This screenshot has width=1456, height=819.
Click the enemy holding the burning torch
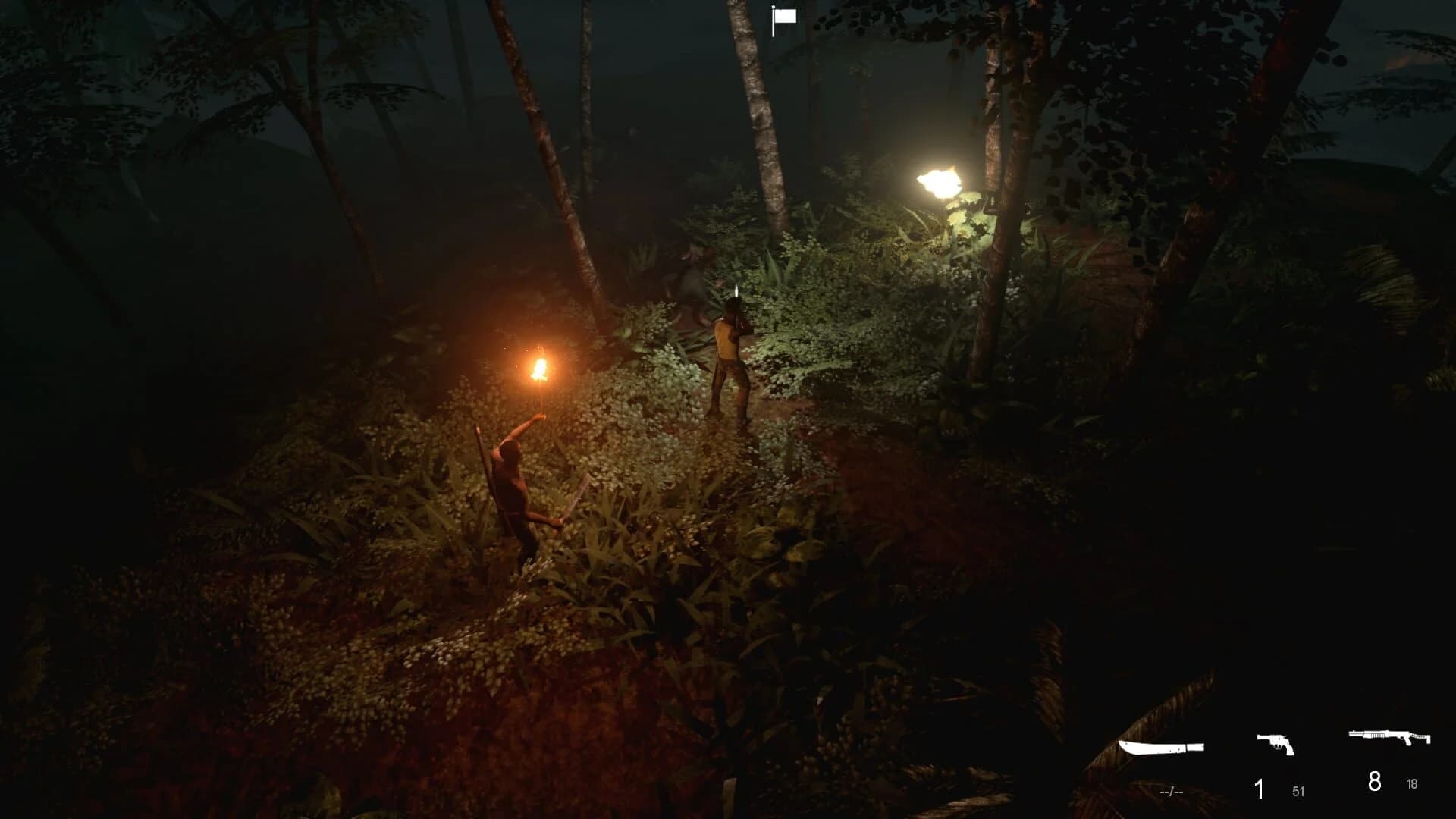pyautogui.click(x=510, y=478)
